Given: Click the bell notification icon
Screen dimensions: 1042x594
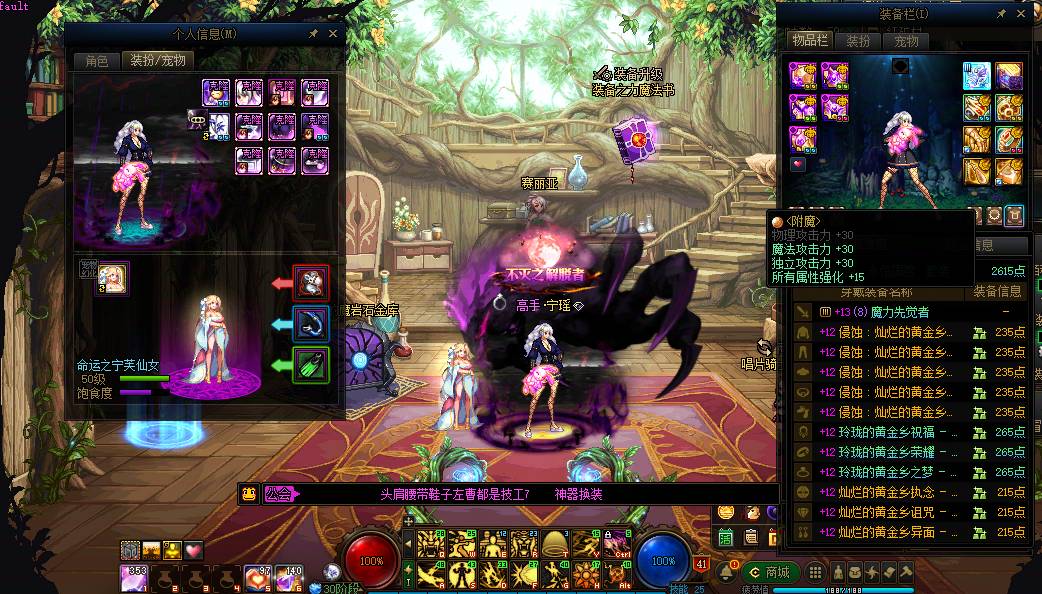Looking at the screenshot, I should [726, 571].
